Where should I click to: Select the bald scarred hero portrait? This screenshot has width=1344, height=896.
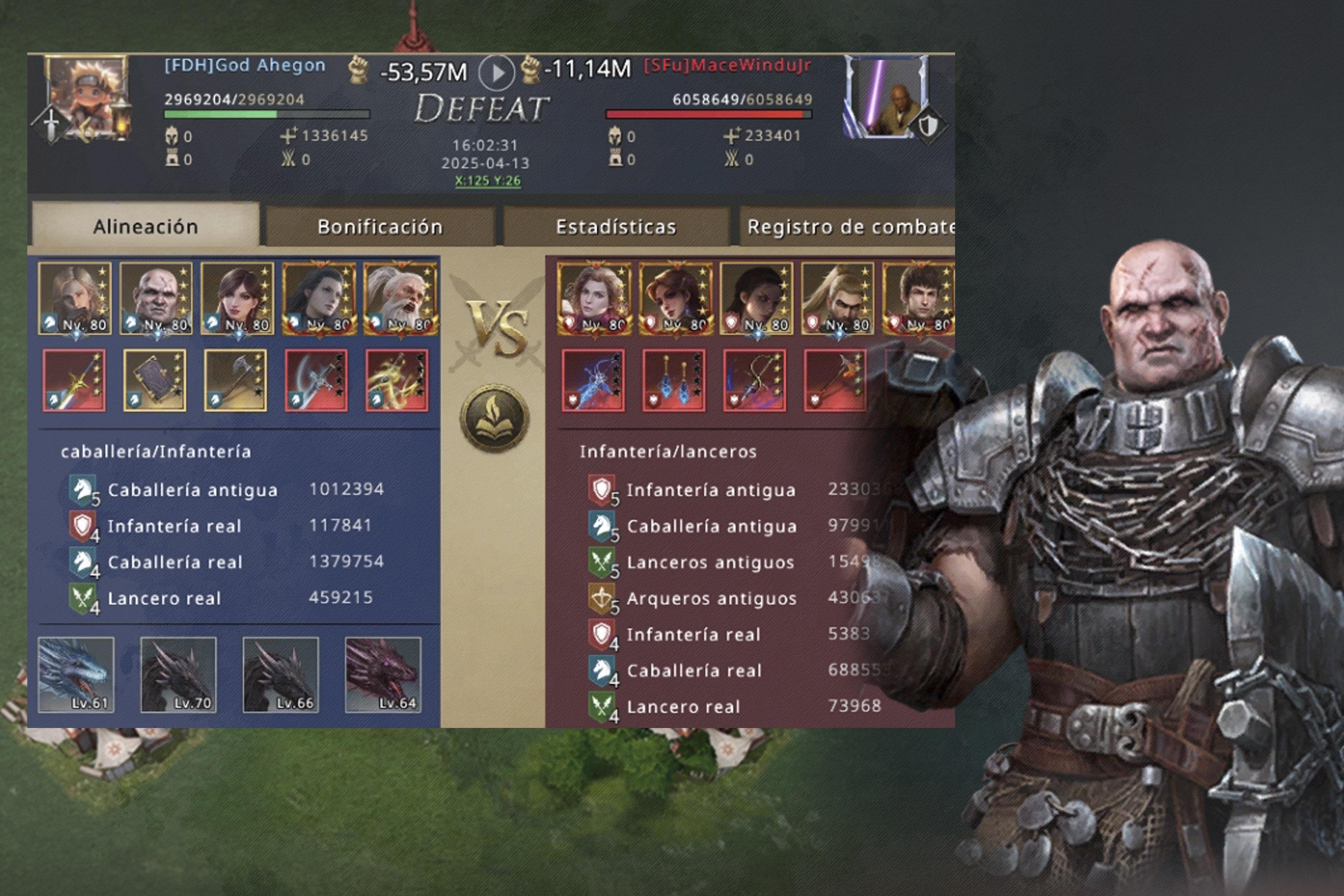pyautogui.click(x=156, y=298)
